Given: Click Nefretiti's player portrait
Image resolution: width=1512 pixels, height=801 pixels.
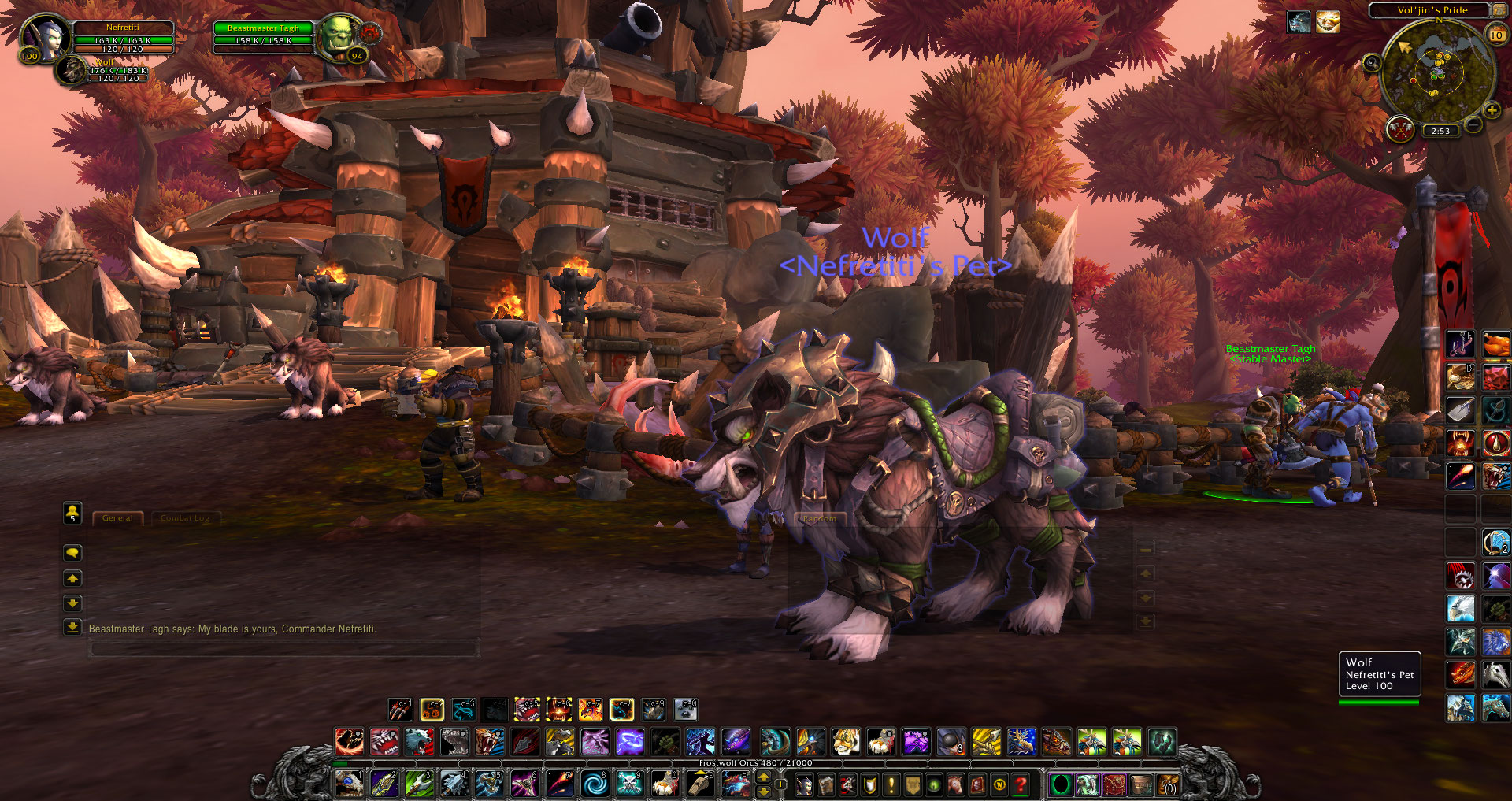Looking at the screenshot, I should tap(46, 37).
